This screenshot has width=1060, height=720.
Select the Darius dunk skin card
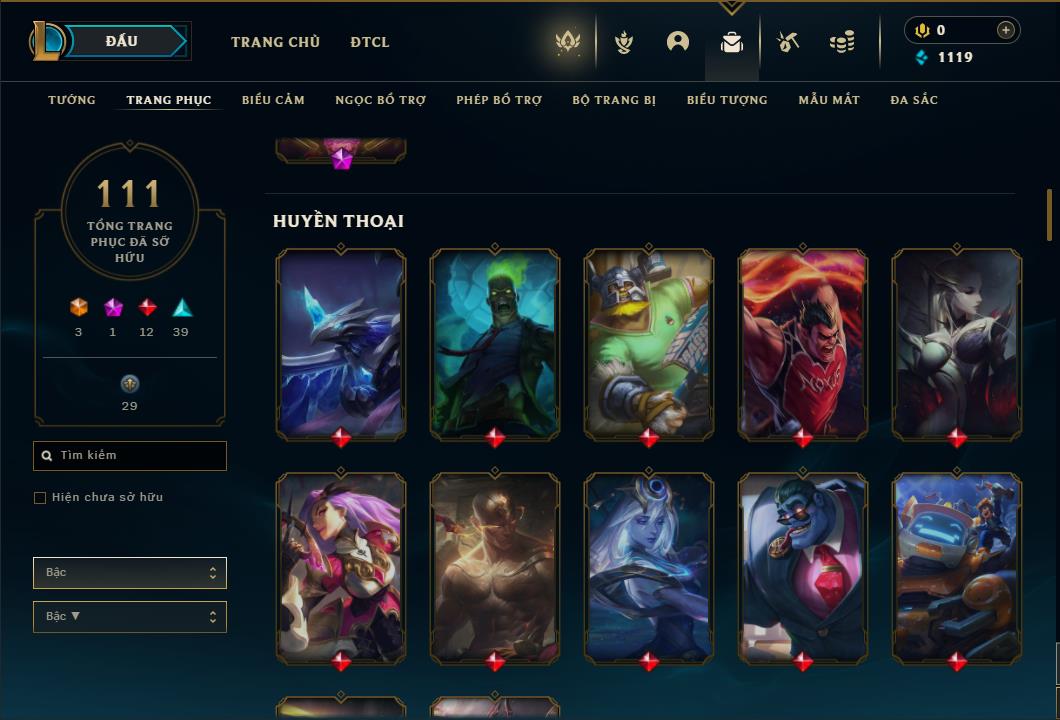point(802,343)
